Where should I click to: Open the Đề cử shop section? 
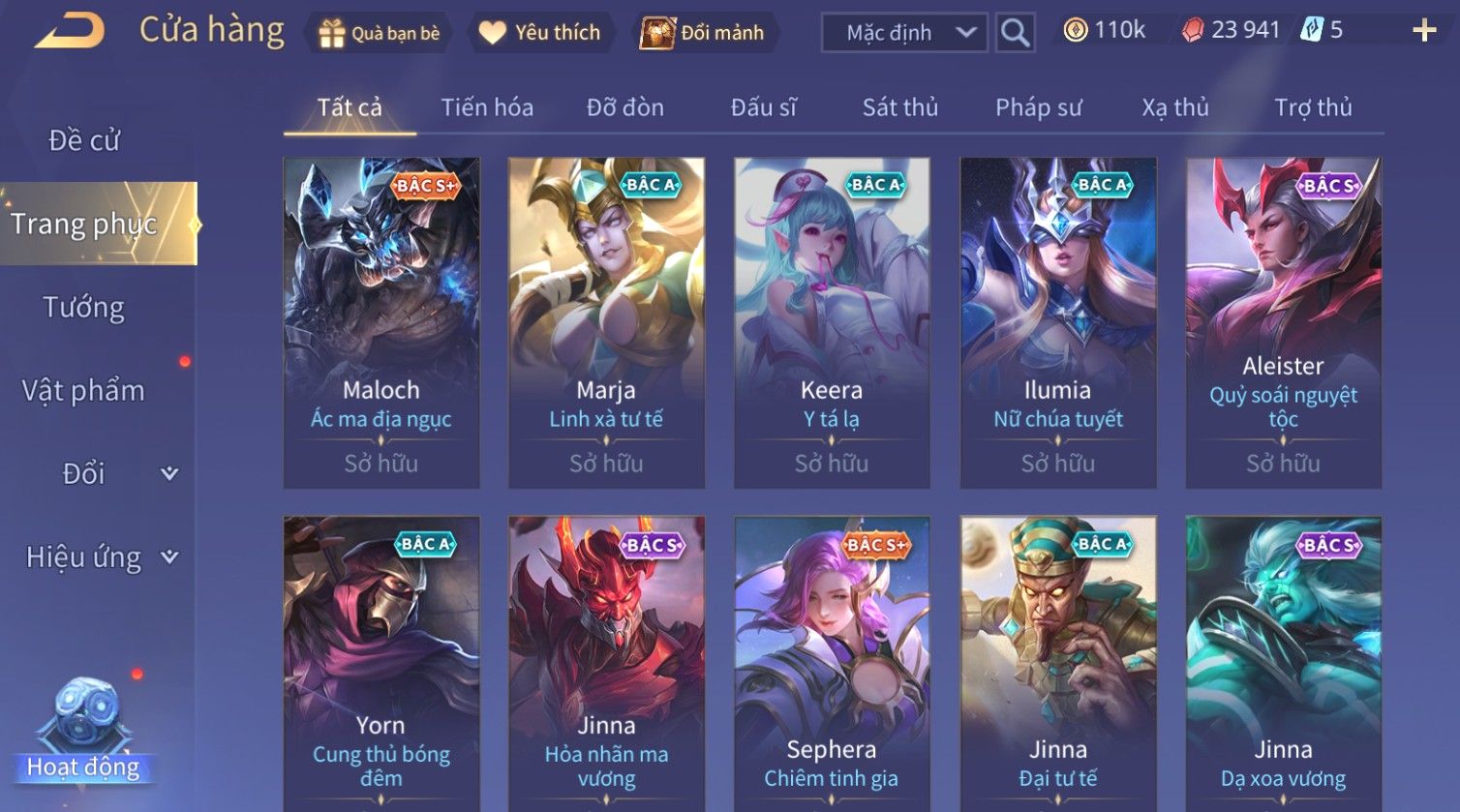click(x=84, y=140)
